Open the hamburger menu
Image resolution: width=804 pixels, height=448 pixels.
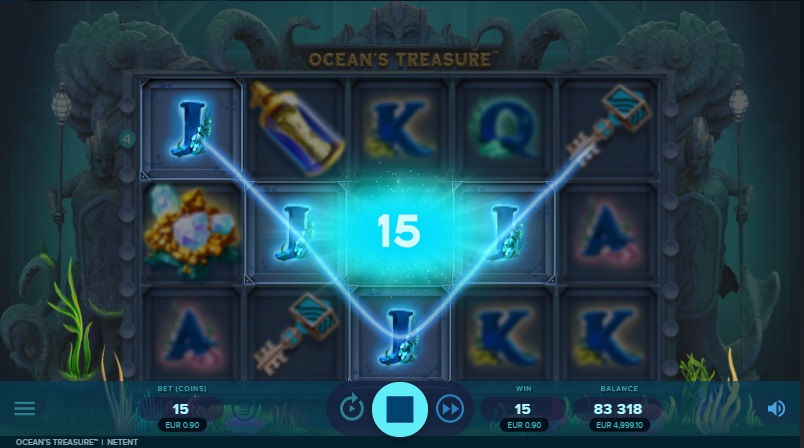pos(24,409)
